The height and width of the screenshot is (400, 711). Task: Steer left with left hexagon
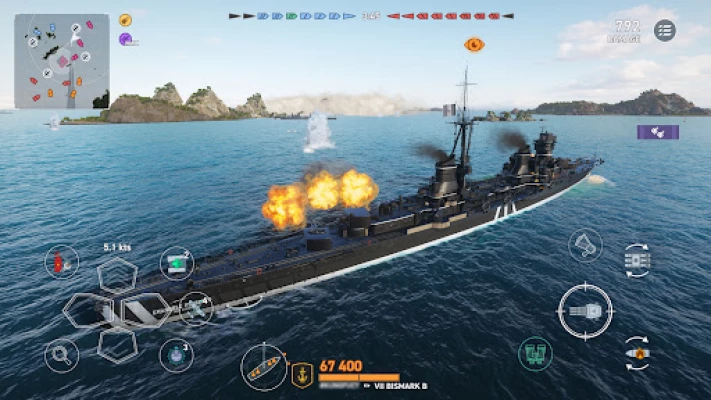(87, 310)
